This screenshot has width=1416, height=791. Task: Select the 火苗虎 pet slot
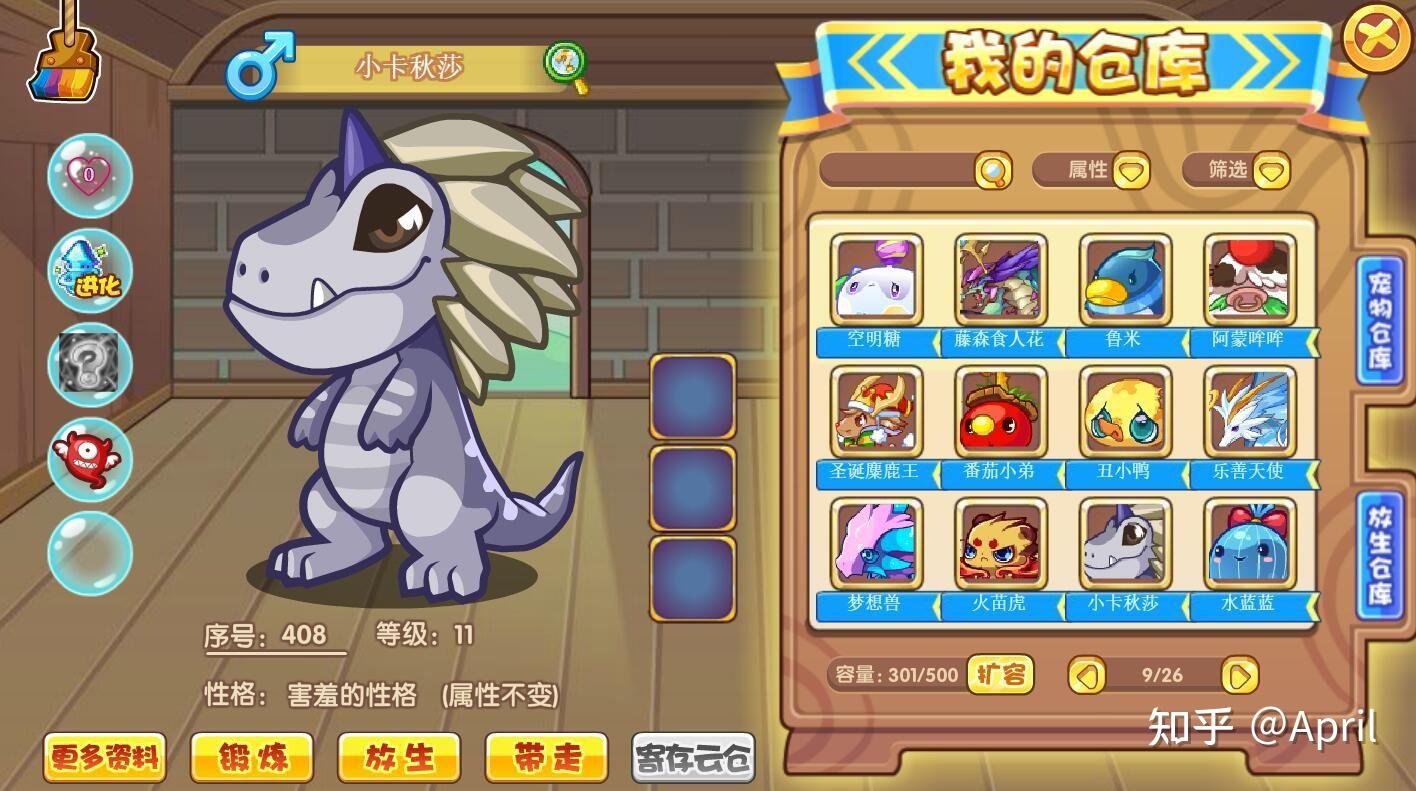pyautogui.click(x=1001, y=544)
